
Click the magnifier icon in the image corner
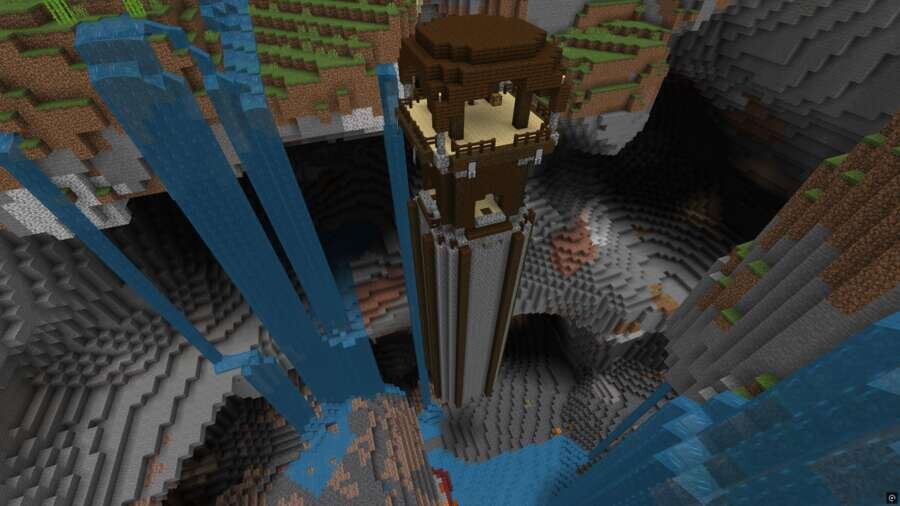pos(890,496)
